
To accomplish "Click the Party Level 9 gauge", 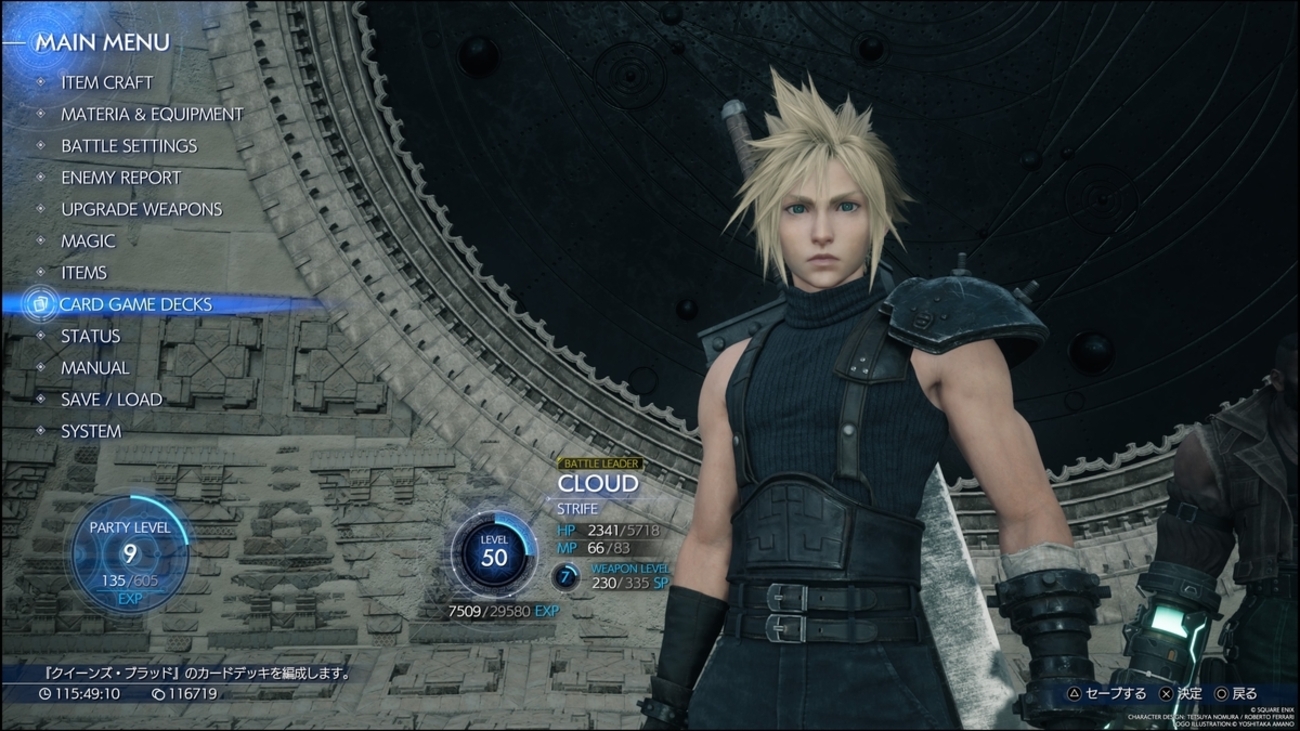I will (x=130, y=553).
